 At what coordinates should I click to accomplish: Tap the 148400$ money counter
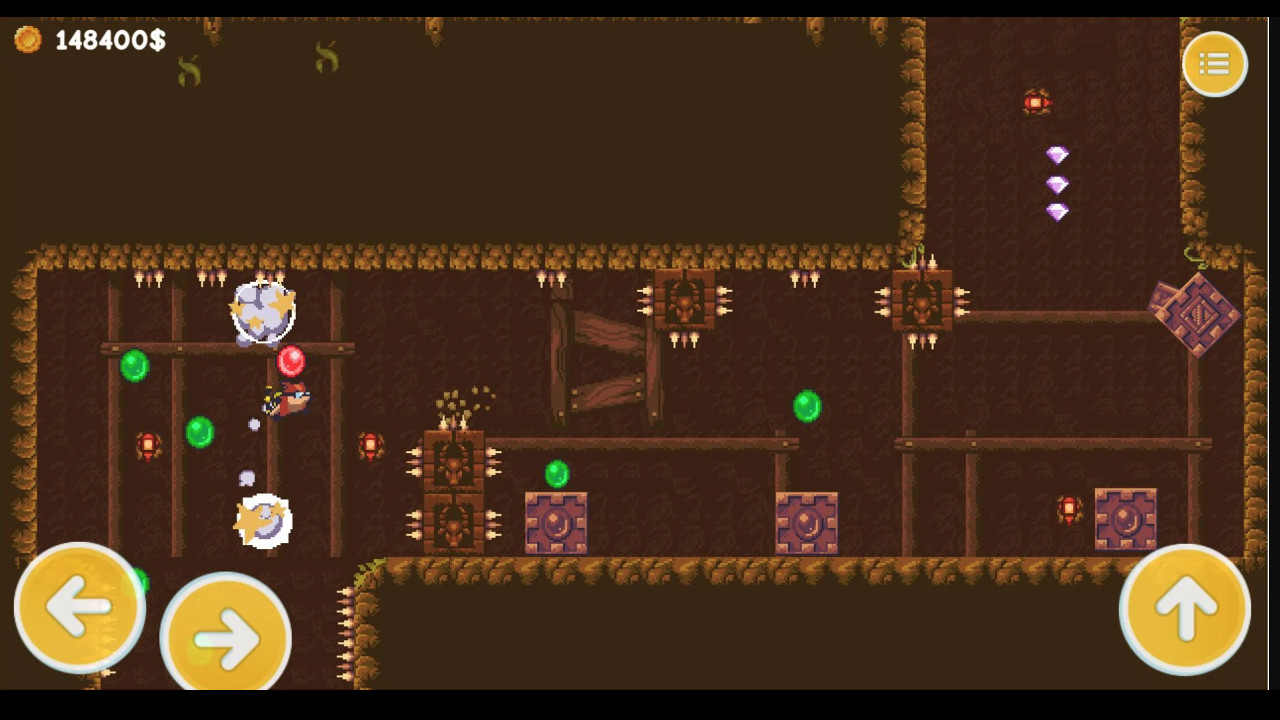110,41
